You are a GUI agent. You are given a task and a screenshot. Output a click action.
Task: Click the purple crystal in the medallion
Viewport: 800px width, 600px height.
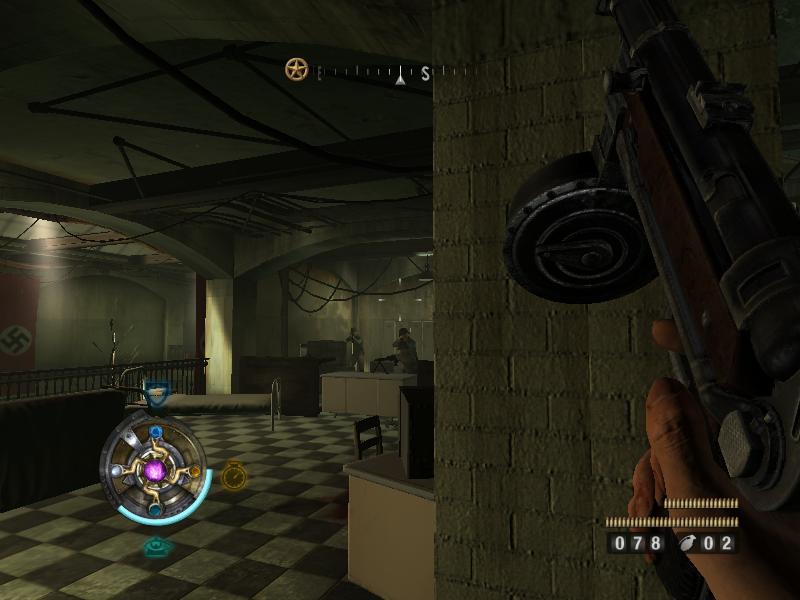(156, 469)
